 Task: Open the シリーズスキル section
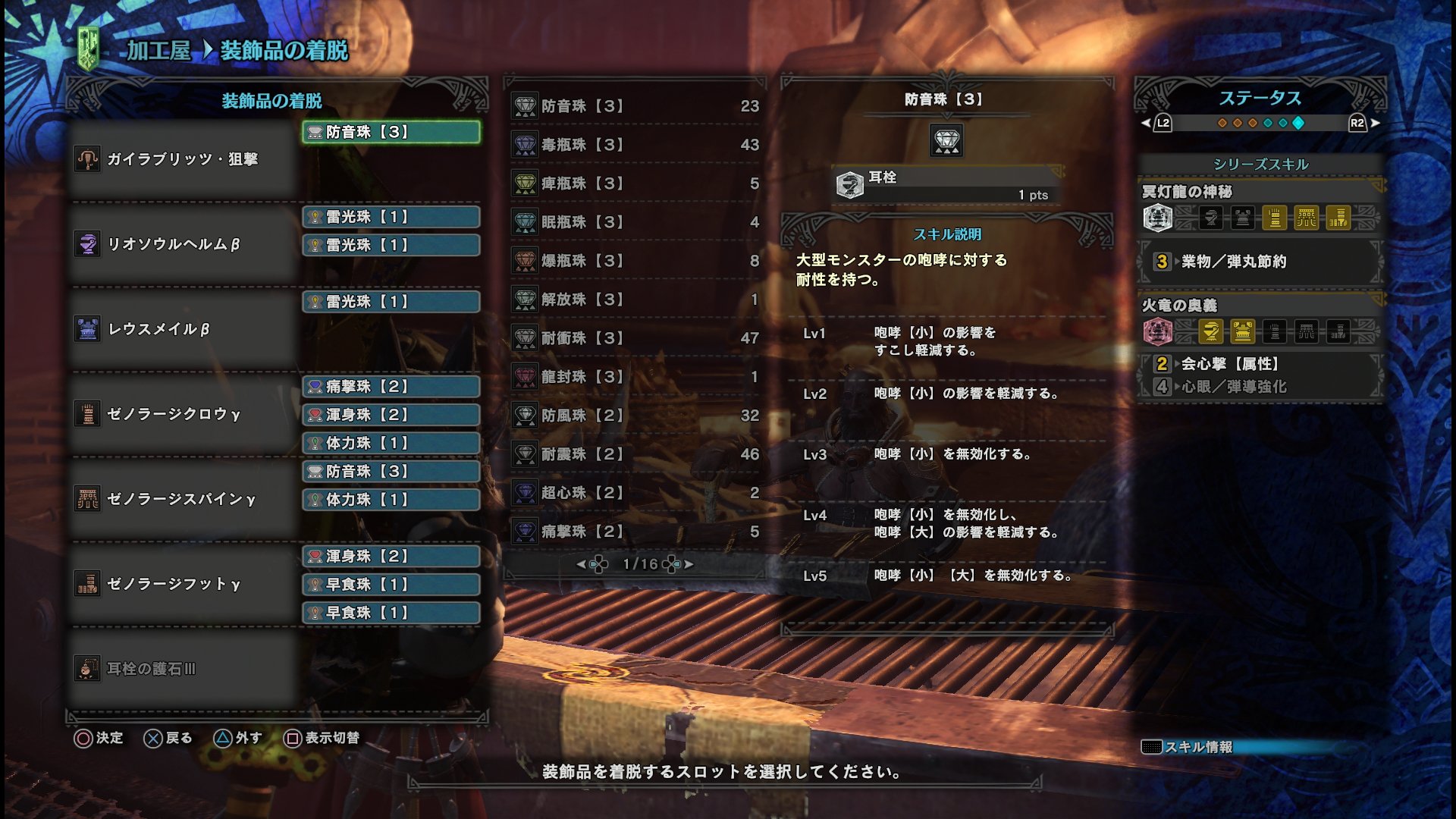click(x=1260, y=162)
